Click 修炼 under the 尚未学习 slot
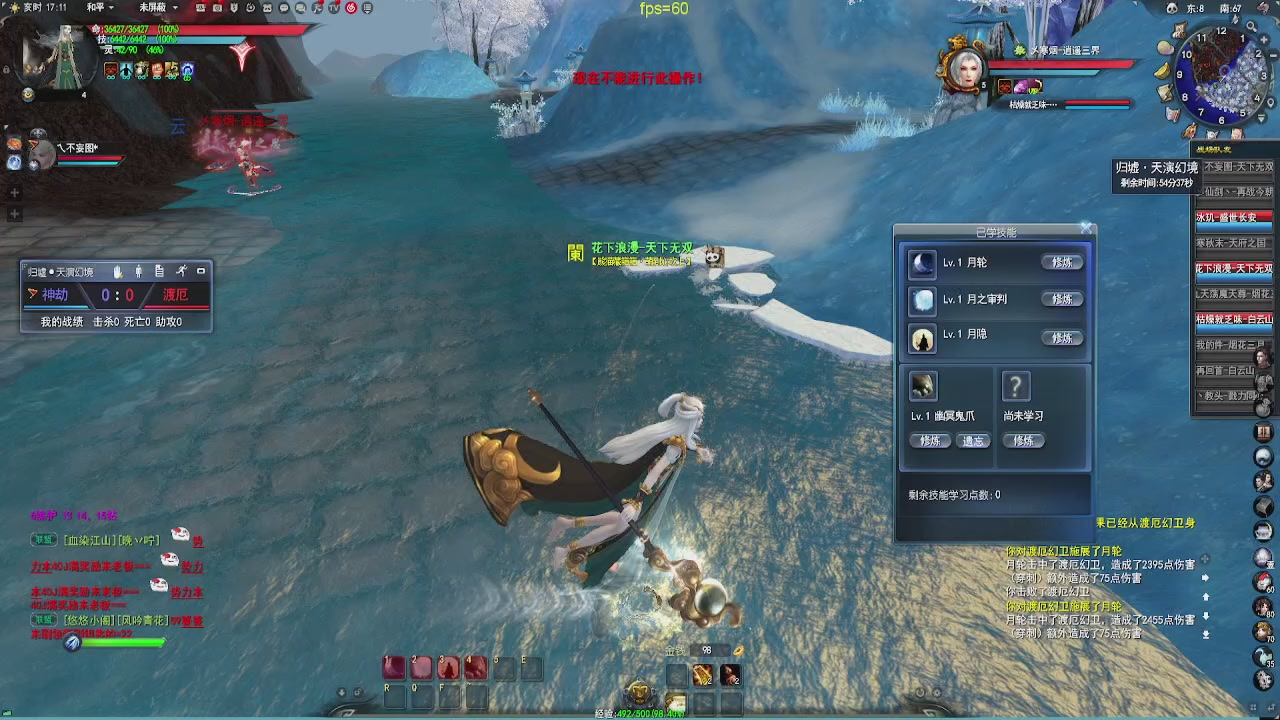Image resolution: width=1280 pixels, height=720 pixels. (1023, 441)
